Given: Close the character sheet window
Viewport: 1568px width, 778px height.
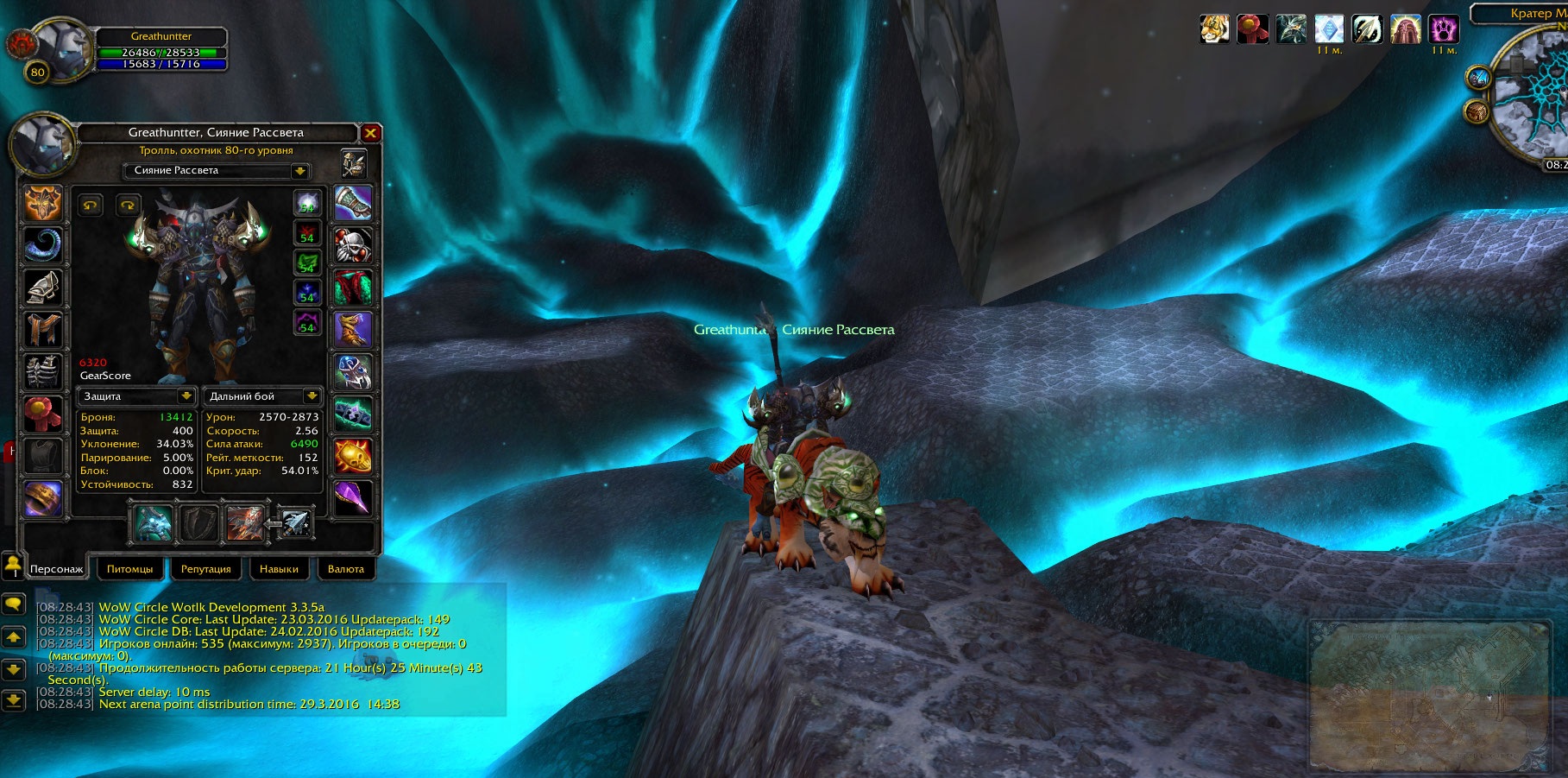Looking at the screenshot, I should [370, 133].
